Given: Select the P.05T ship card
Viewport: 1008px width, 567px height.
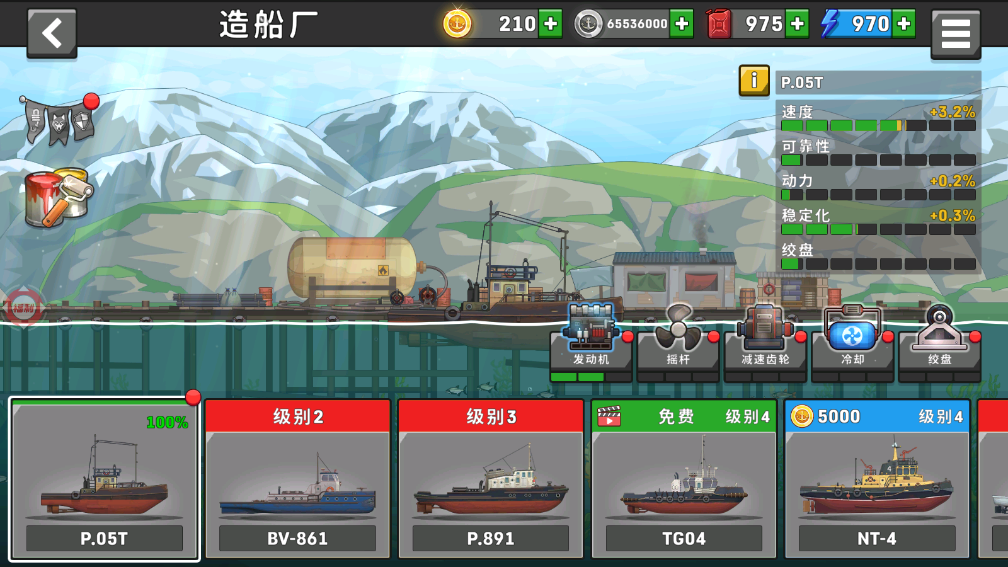Looking at the screenshot, I should click(x=104, y=480).
